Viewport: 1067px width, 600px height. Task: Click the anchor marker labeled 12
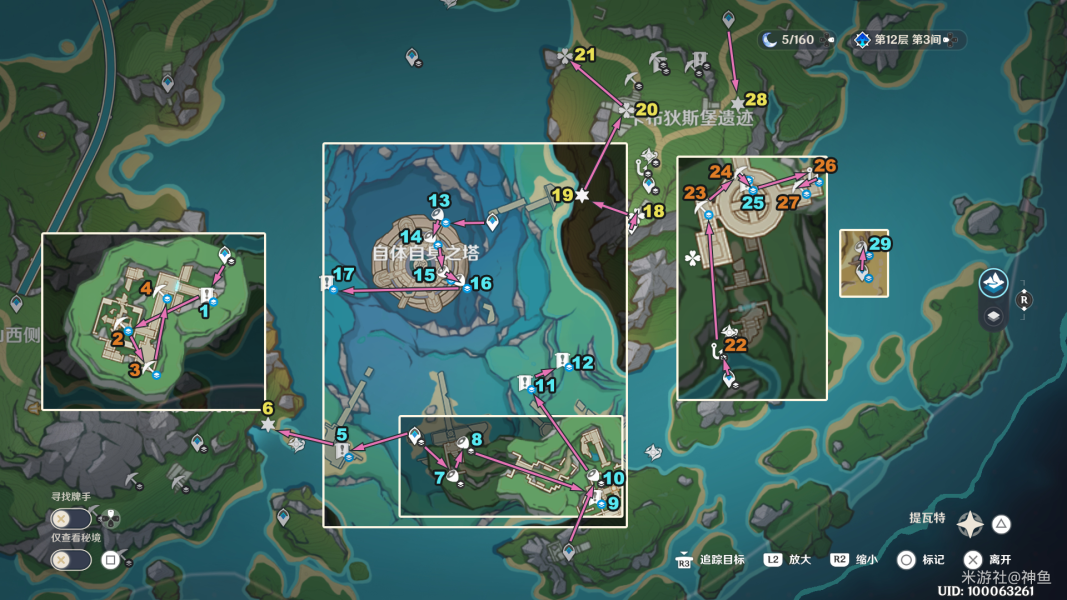(x=562, y=361)
